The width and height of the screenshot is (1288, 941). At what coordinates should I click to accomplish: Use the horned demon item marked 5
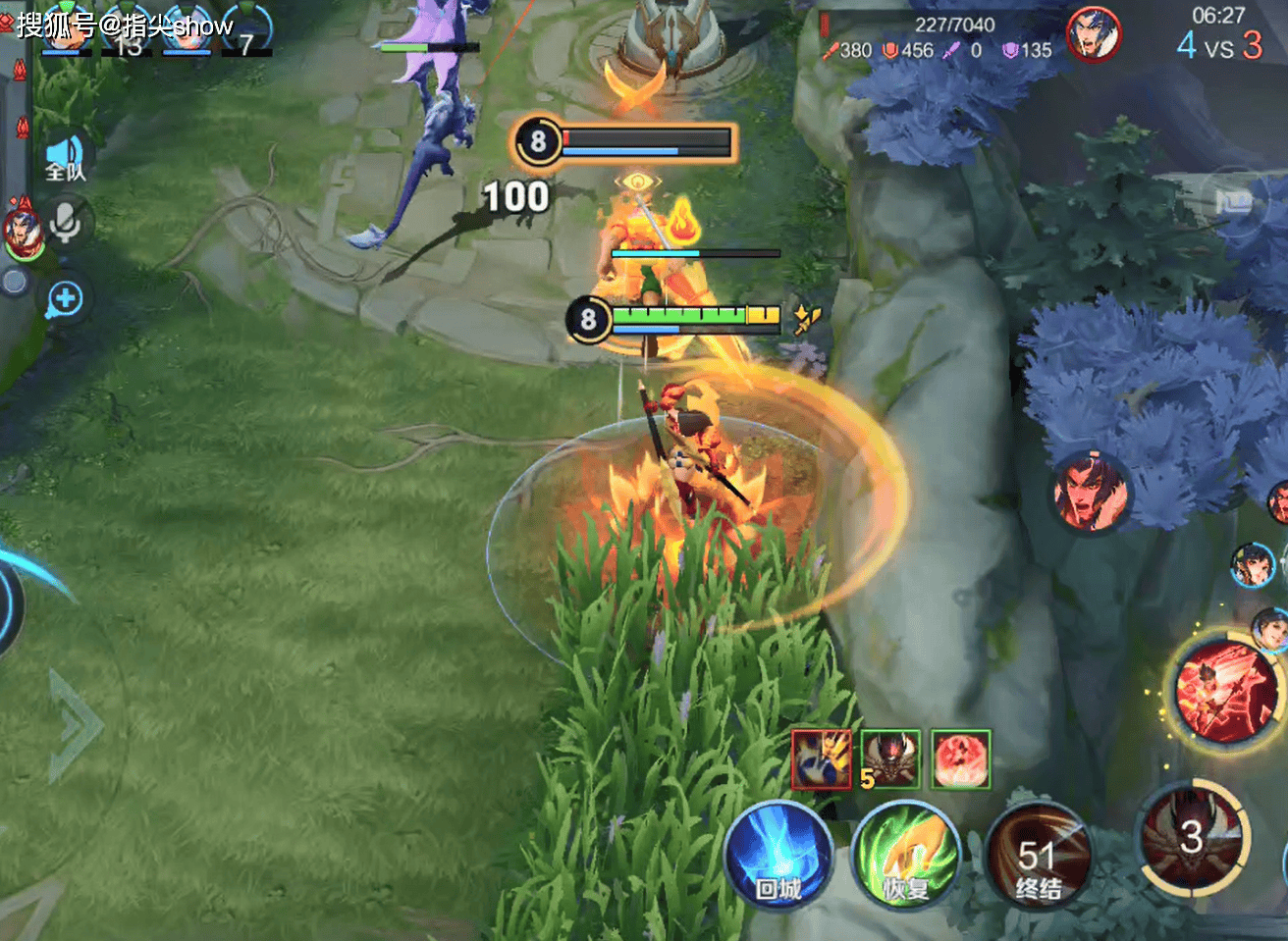pos(890,758)
